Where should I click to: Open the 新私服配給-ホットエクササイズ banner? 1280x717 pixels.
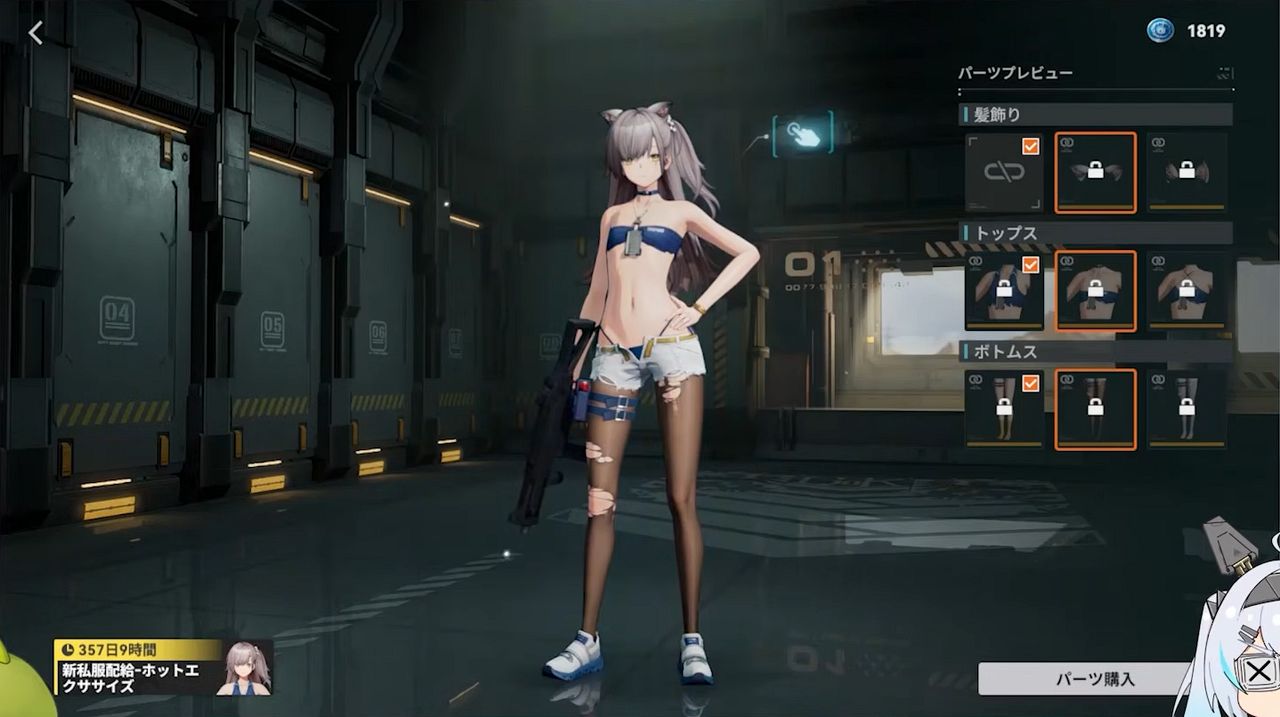(162, 668)
